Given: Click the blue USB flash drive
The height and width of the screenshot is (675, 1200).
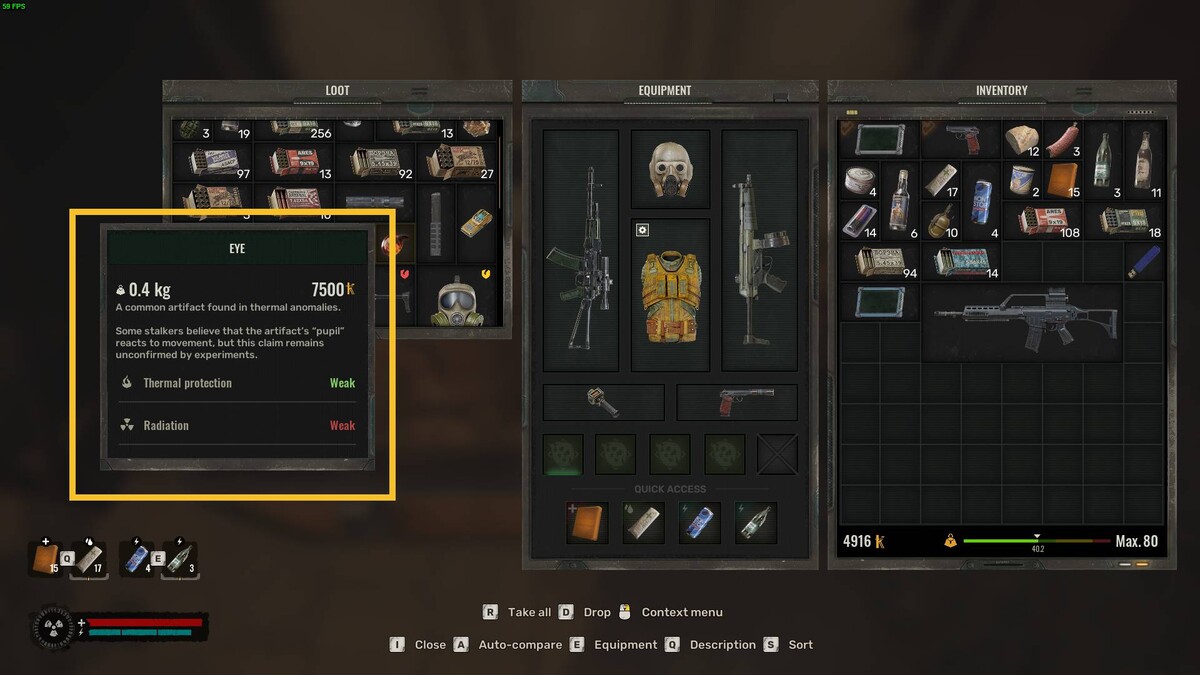Looking at the screenshot, I should [1144, 261].
